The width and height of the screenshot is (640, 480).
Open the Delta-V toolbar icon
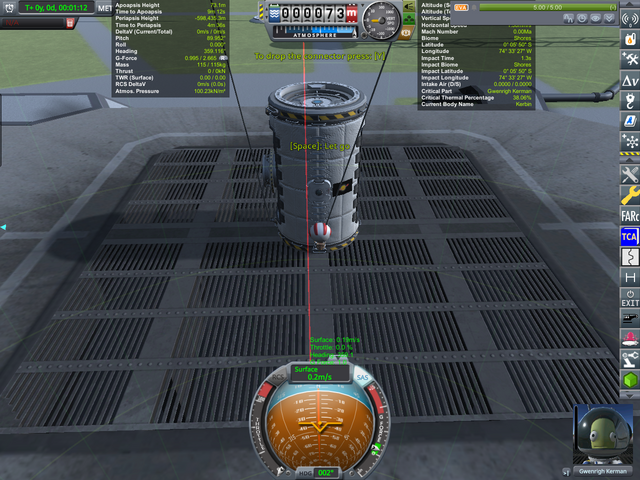click(630, 80)
